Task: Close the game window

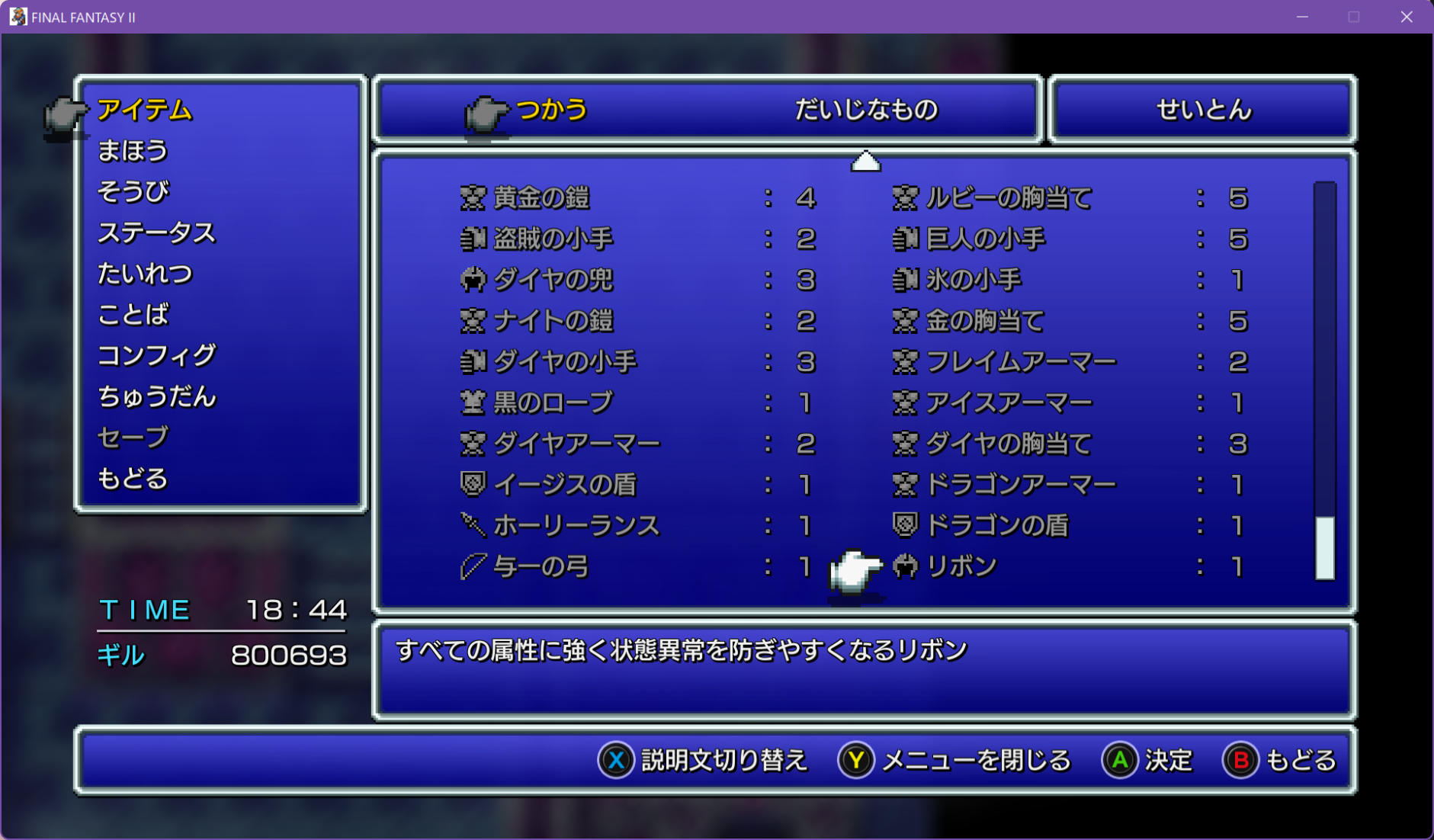Action: [1407, 17]
